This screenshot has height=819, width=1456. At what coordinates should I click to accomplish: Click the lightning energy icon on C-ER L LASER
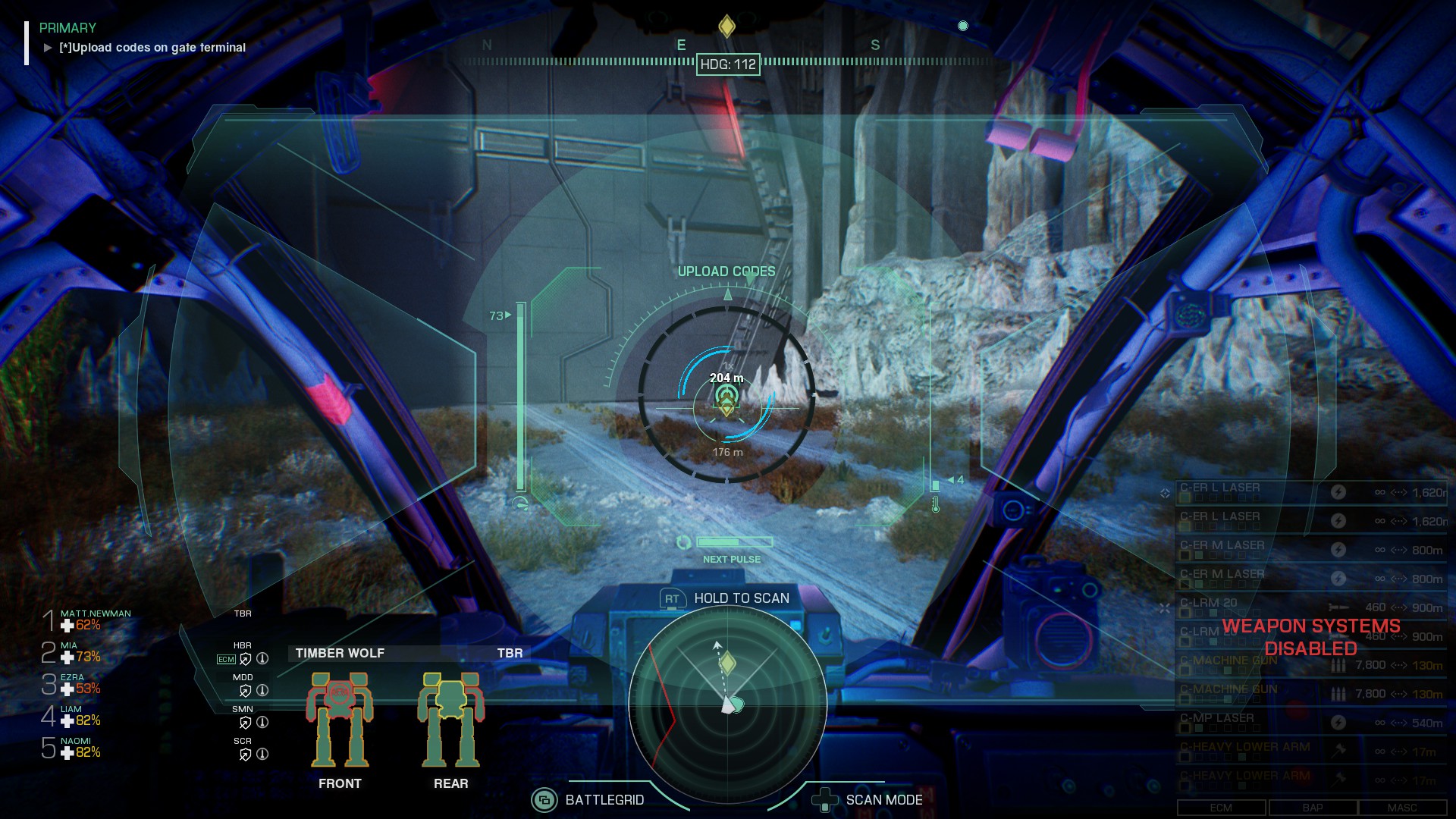1338,491
